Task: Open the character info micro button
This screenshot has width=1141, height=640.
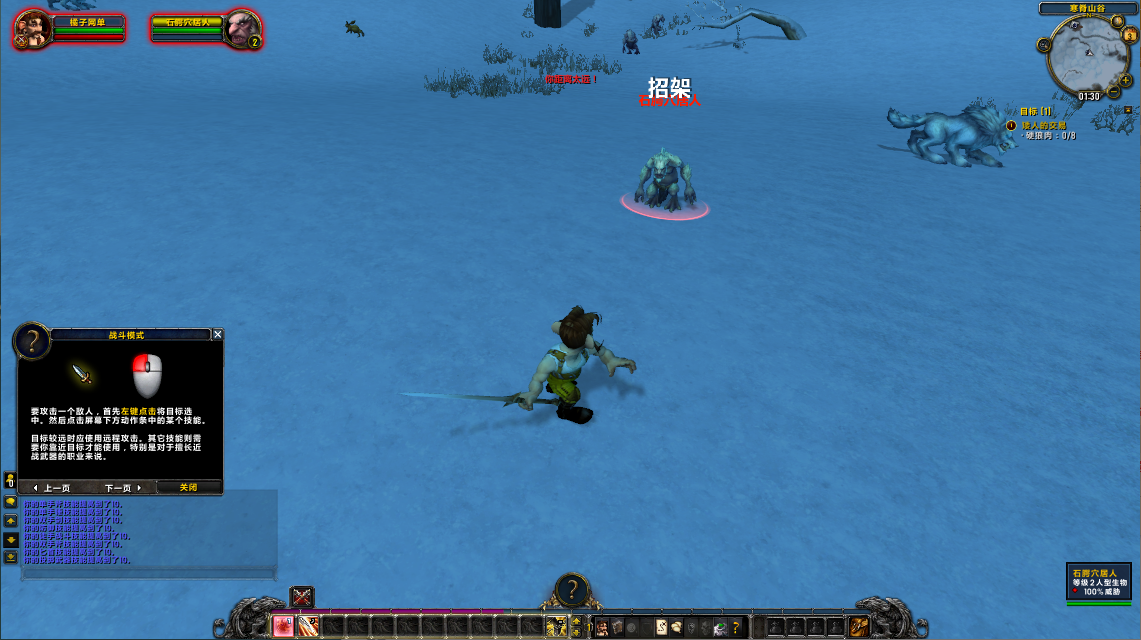Action: click(602, 627)
